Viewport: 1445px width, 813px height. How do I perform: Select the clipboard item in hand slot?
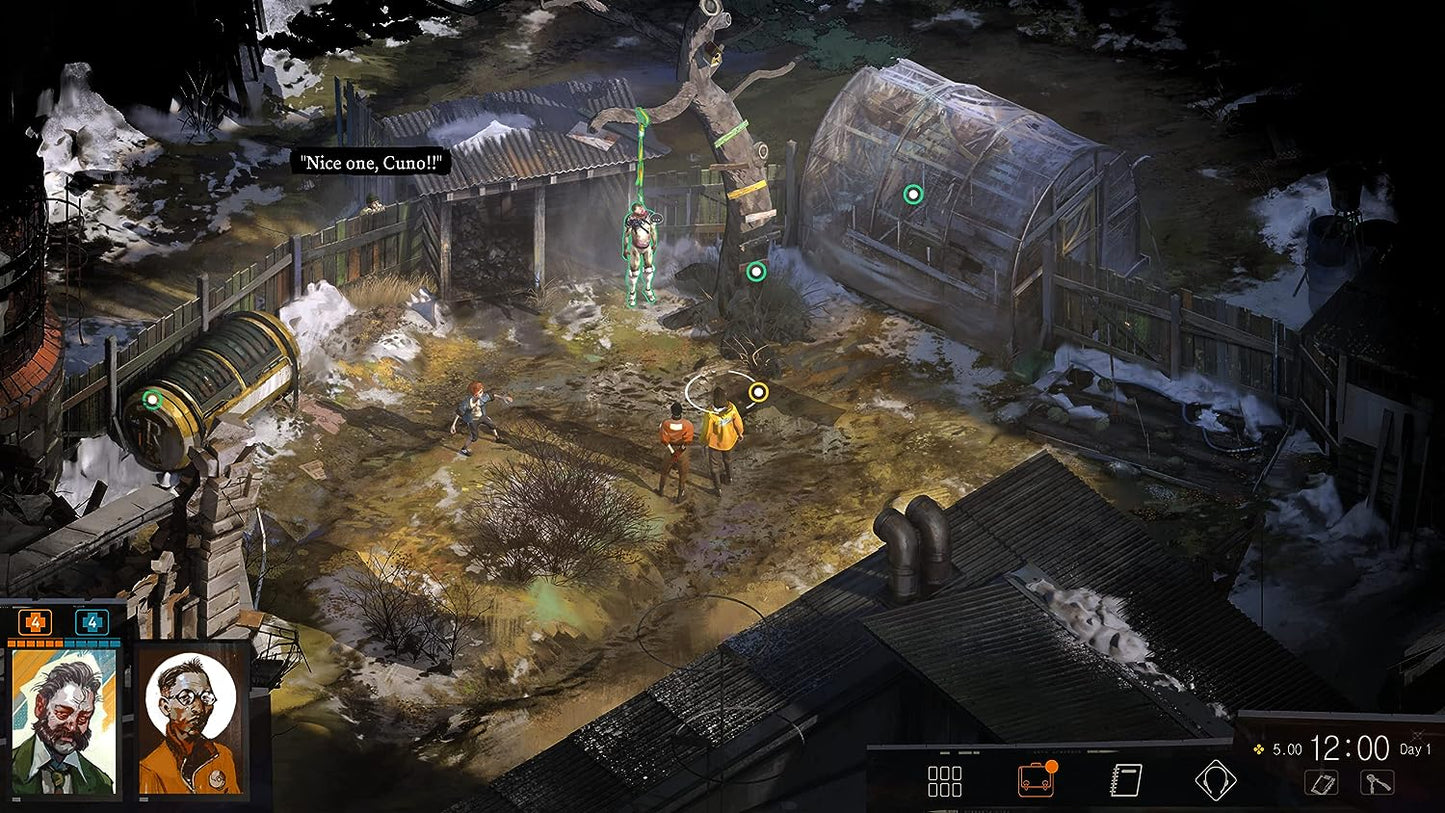pyautogui.click(x=1321, y=782)
